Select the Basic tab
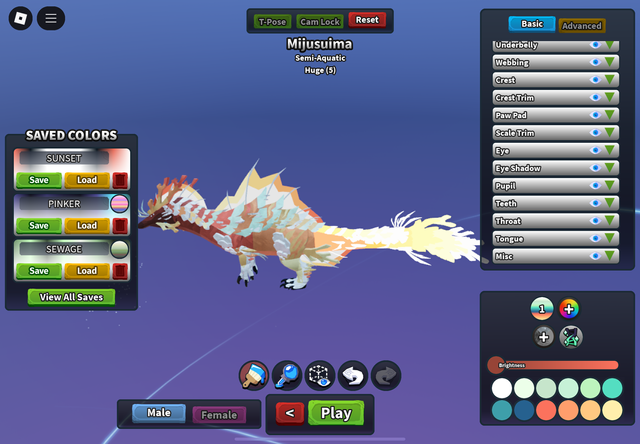This screenshot has height=444, width=640. click(532, 24)
